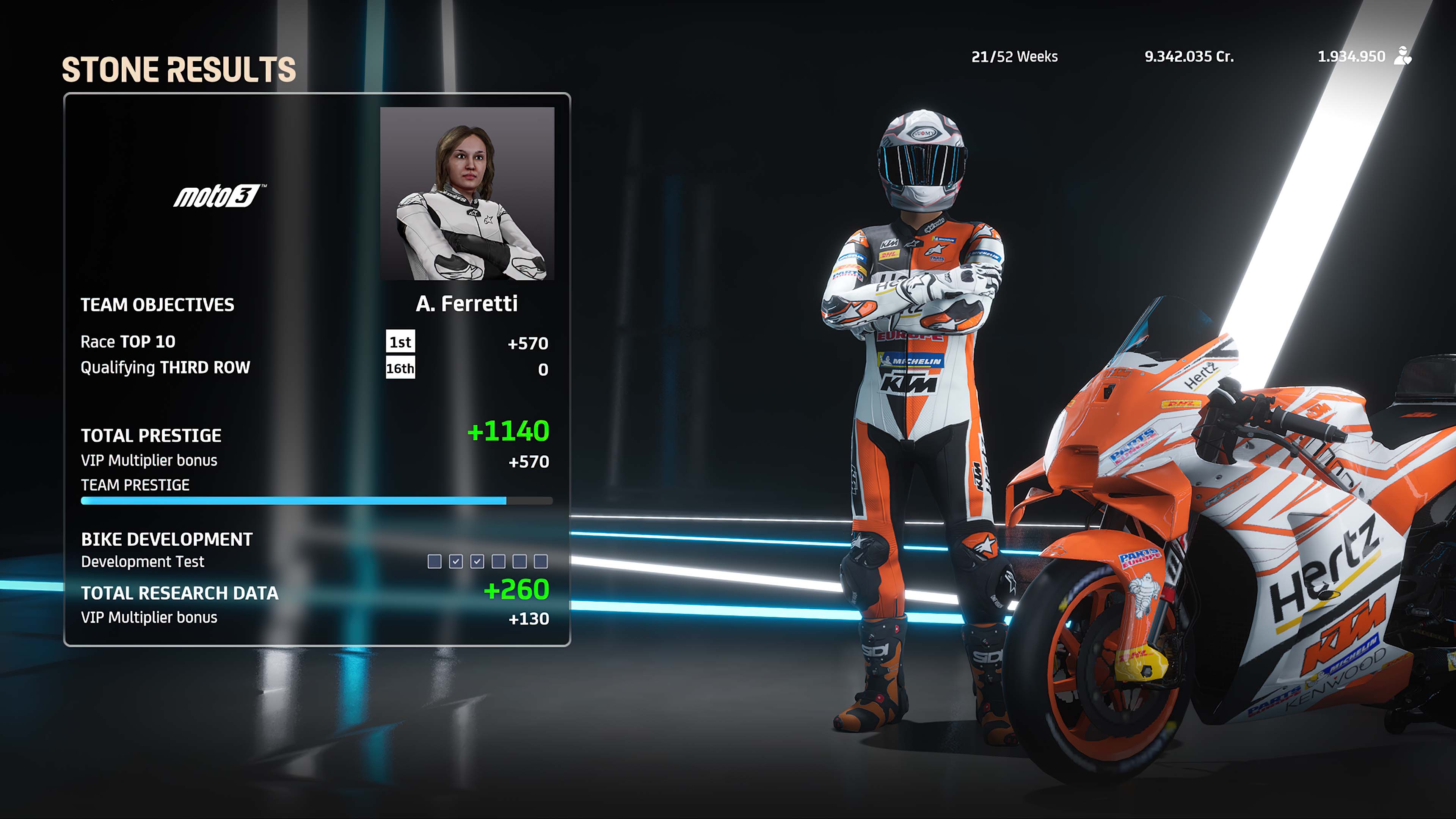This screenshot has width=1456, height=819.
Task: Click the 1st place position badge
Action: [x=401, y=341]
